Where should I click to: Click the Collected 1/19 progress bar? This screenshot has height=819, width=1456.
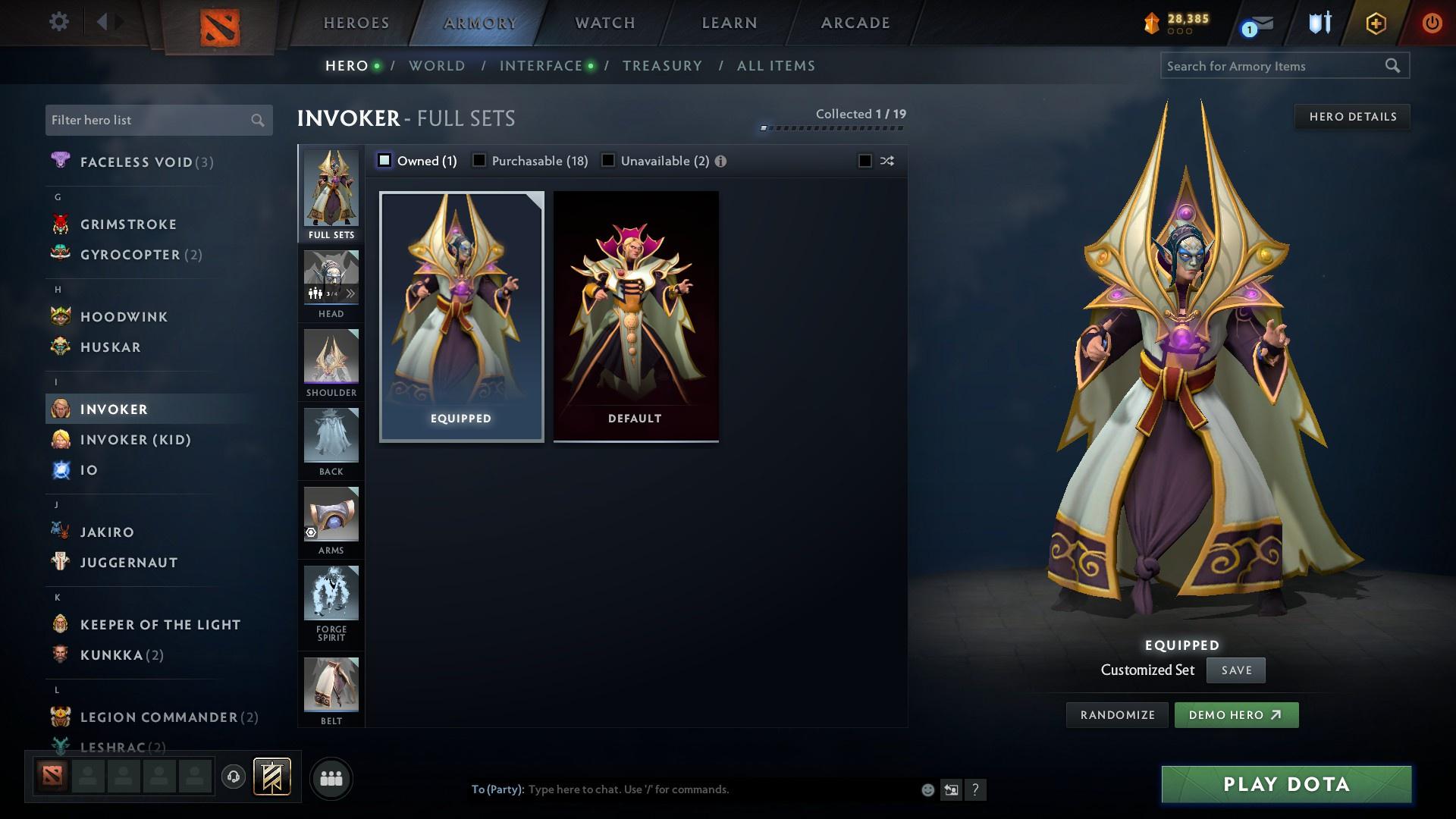pos(832,127)
